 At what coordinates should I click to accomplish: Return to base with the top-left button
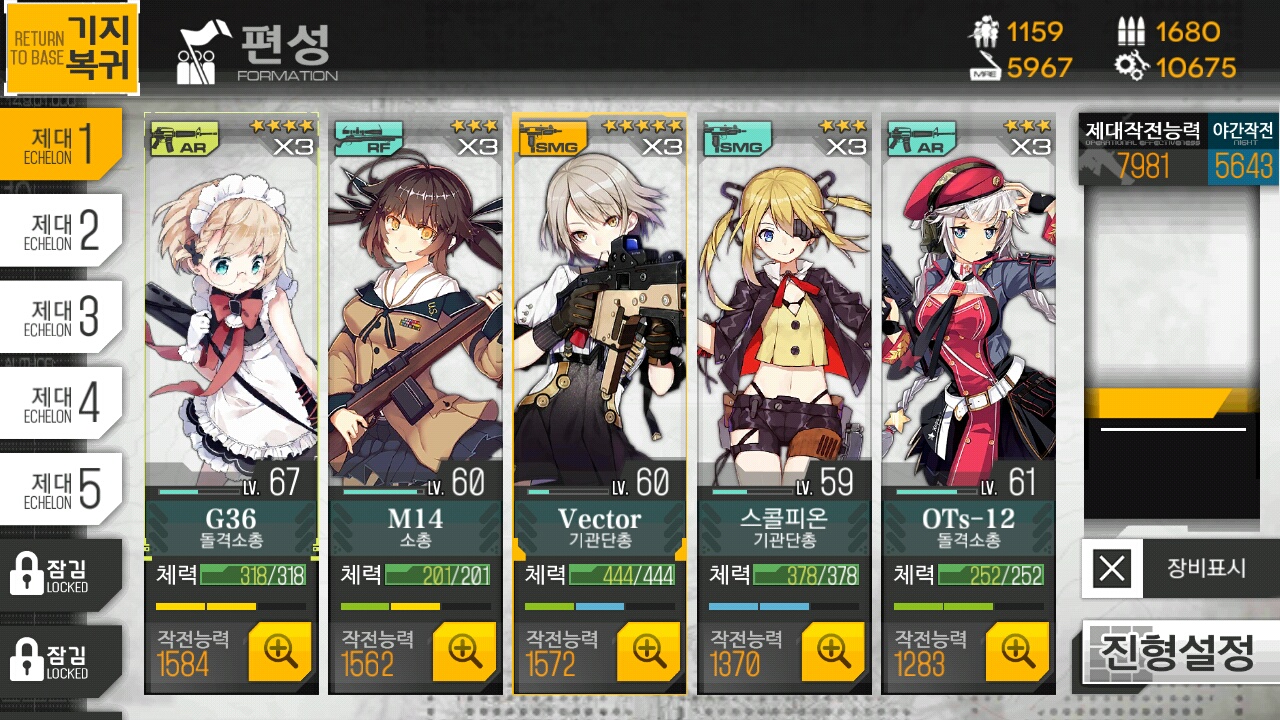(70, 48)
